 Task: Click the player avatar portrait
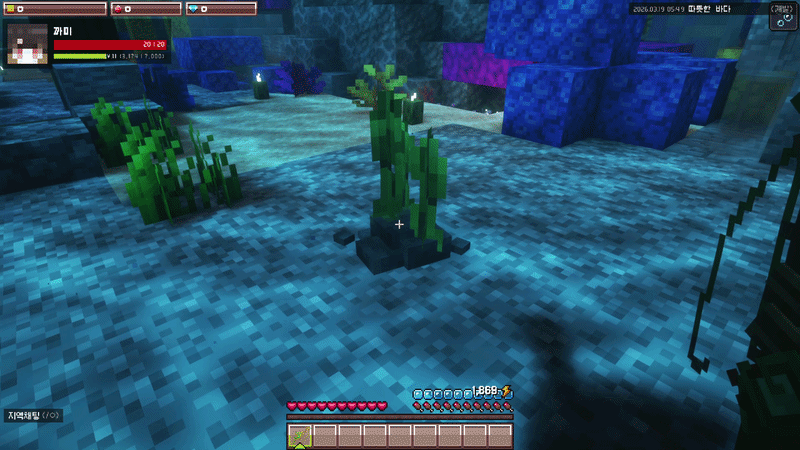(x=28, y=45)
